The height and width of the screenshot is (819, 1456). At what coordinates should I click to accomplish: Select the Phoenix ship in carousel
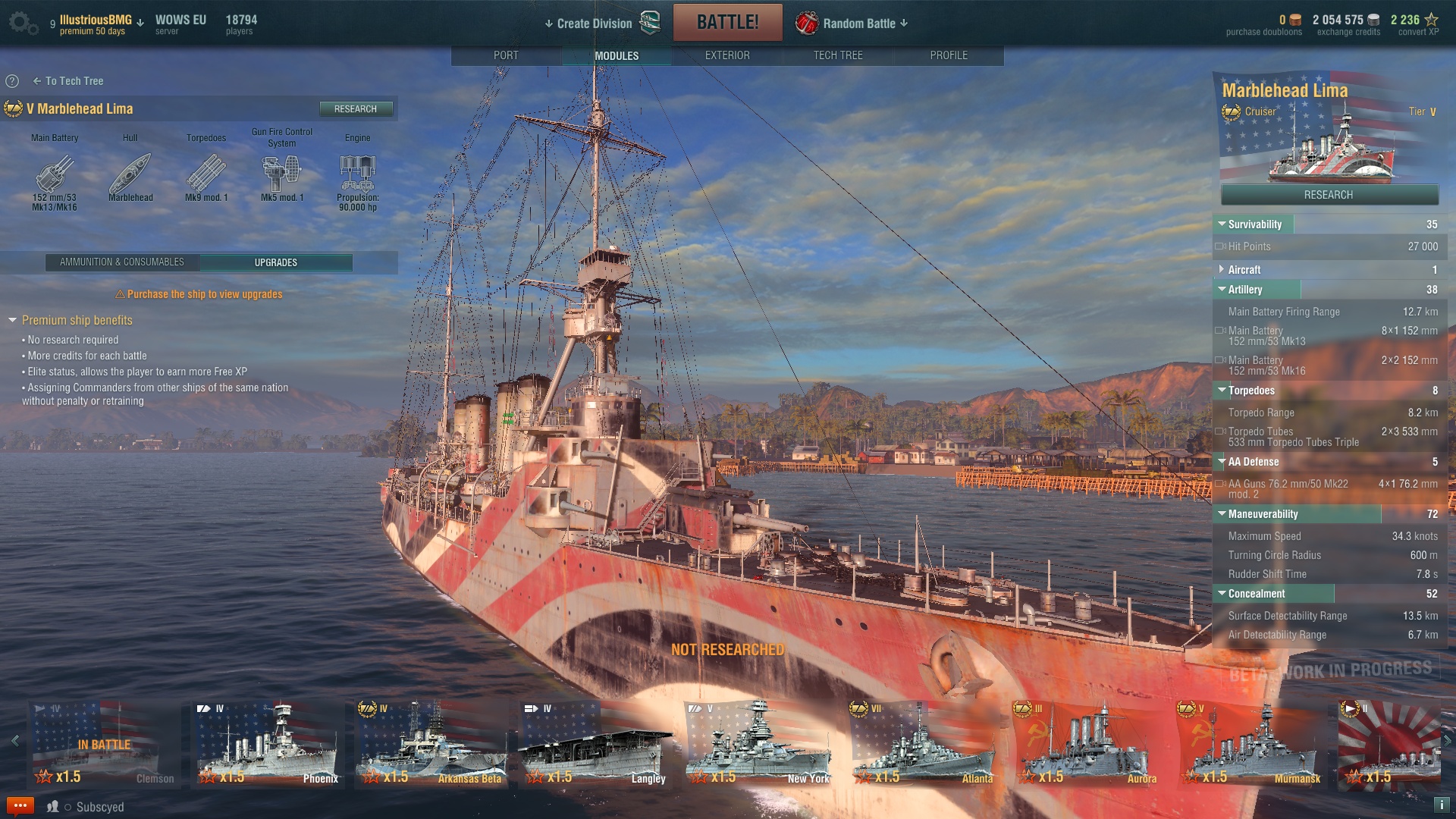click(x=268, y=745)
